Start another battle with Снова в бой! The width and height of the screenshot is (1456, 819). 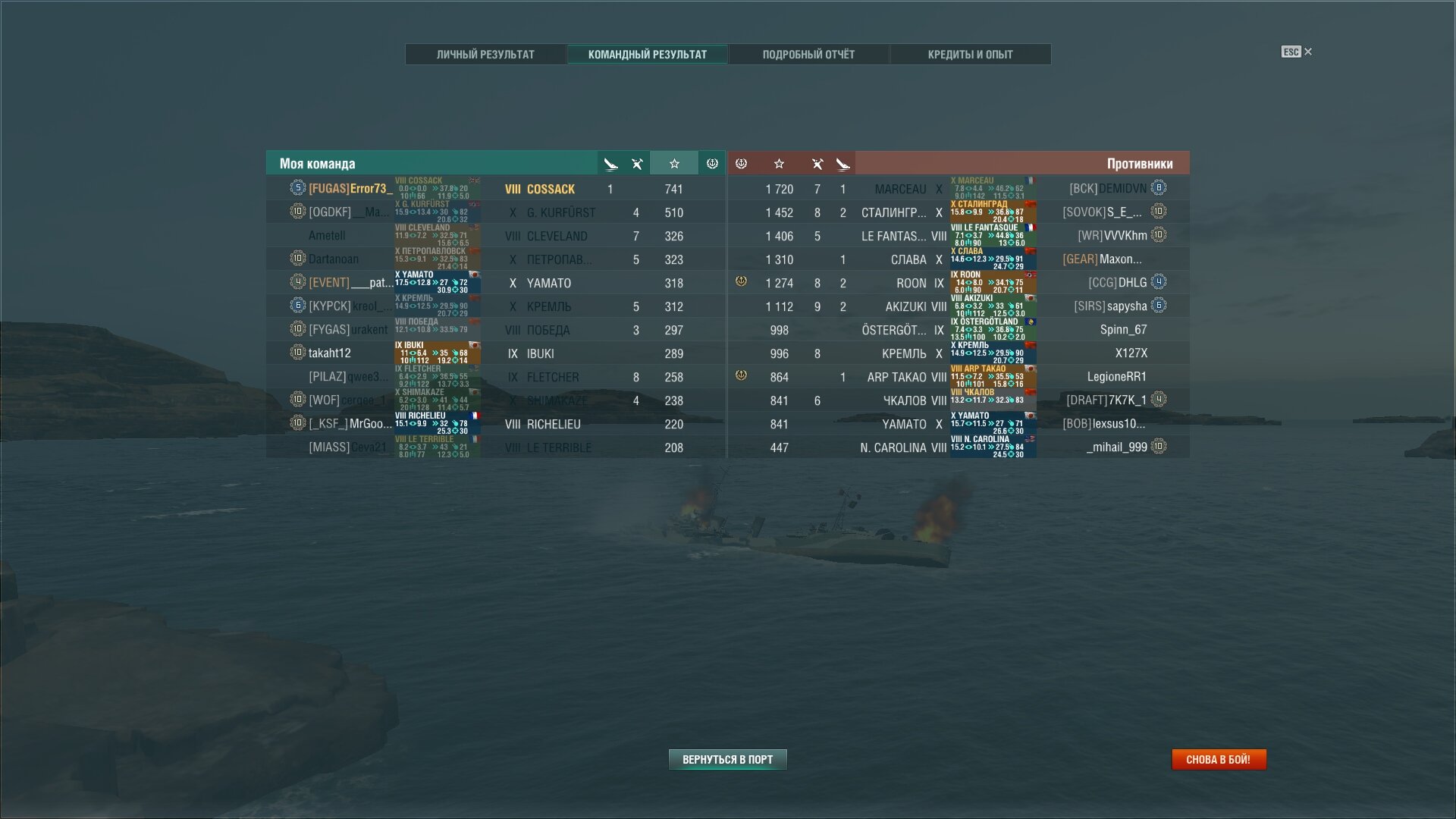1218,759
